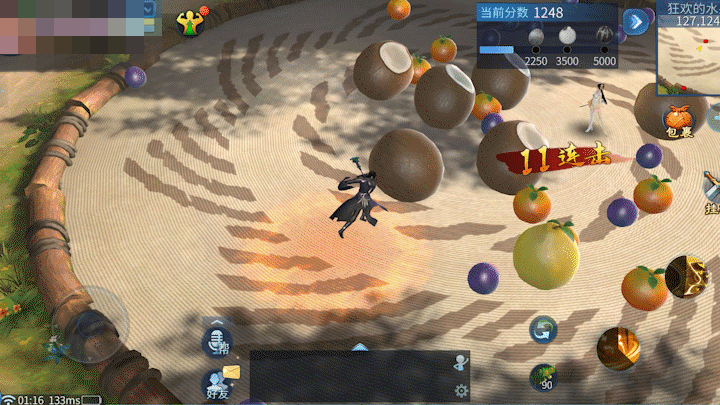Expand the chat window with the up arrow

(x=360, y=347)
